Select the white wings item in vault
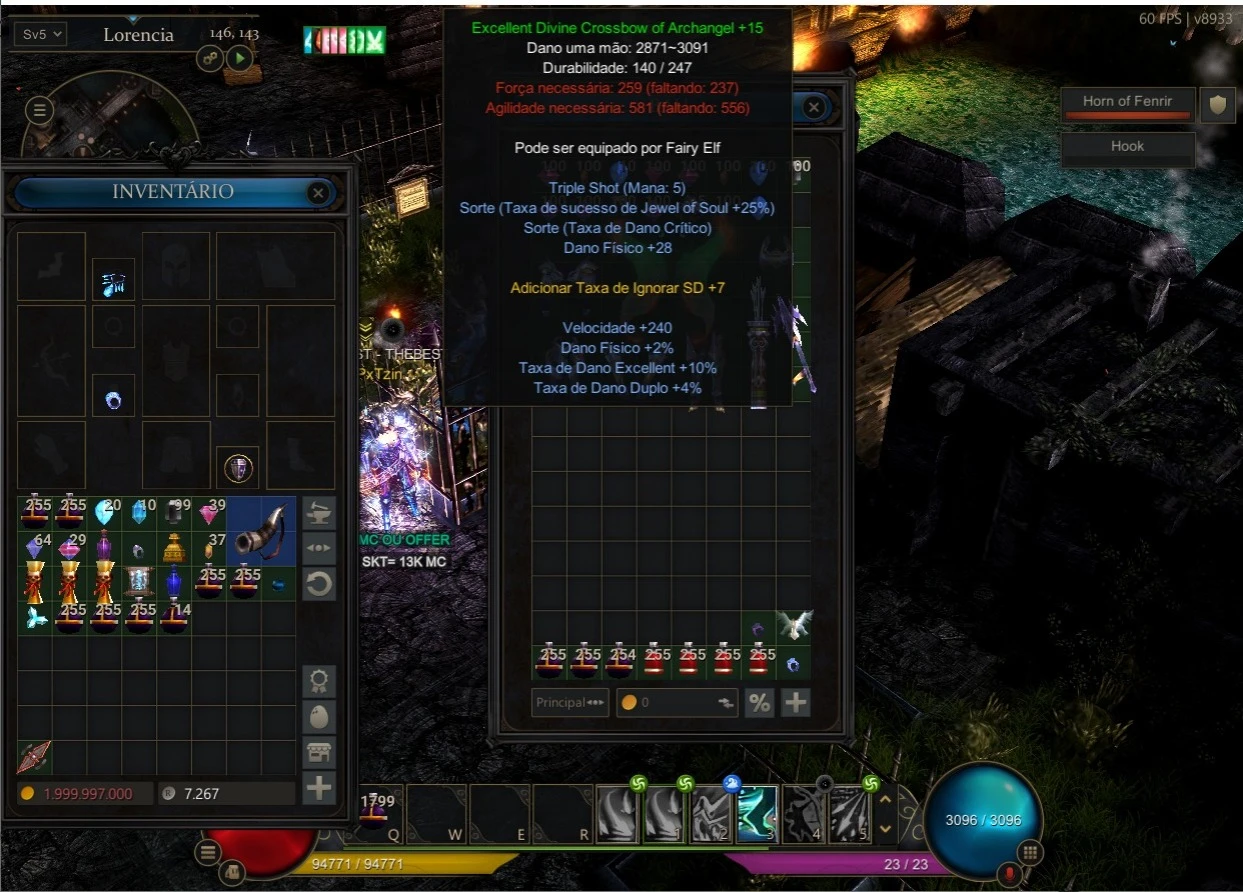The image size is (1243, 892). point(795,626)
